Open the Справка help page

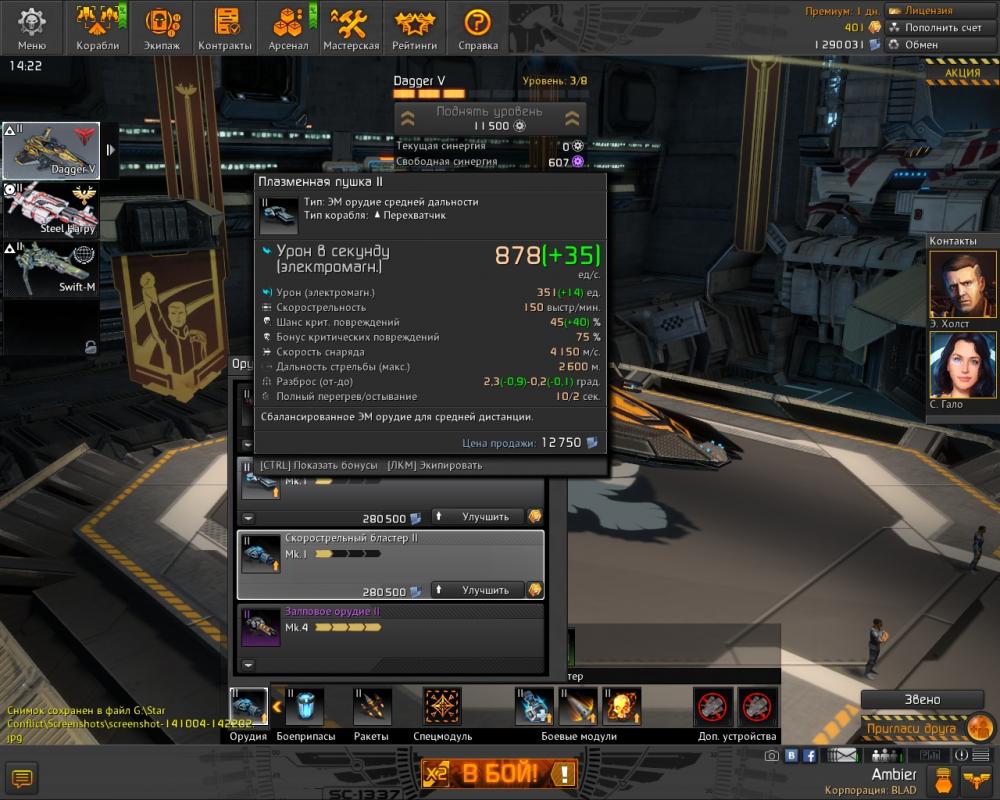(478, 27)
